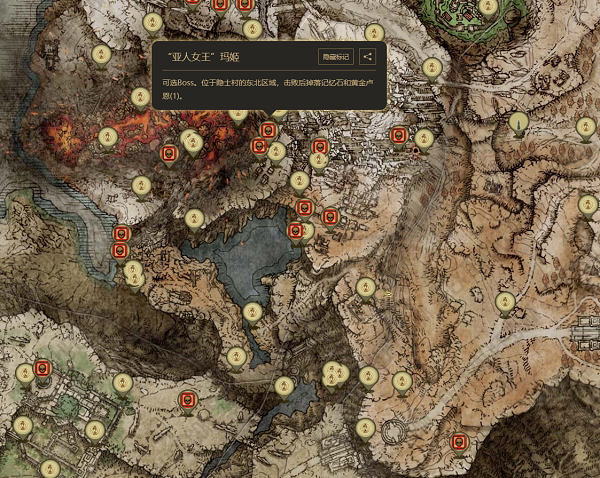600x478 pixels.
Task: Select the skull boss marker the popup points to
Action: click(268, 131)
